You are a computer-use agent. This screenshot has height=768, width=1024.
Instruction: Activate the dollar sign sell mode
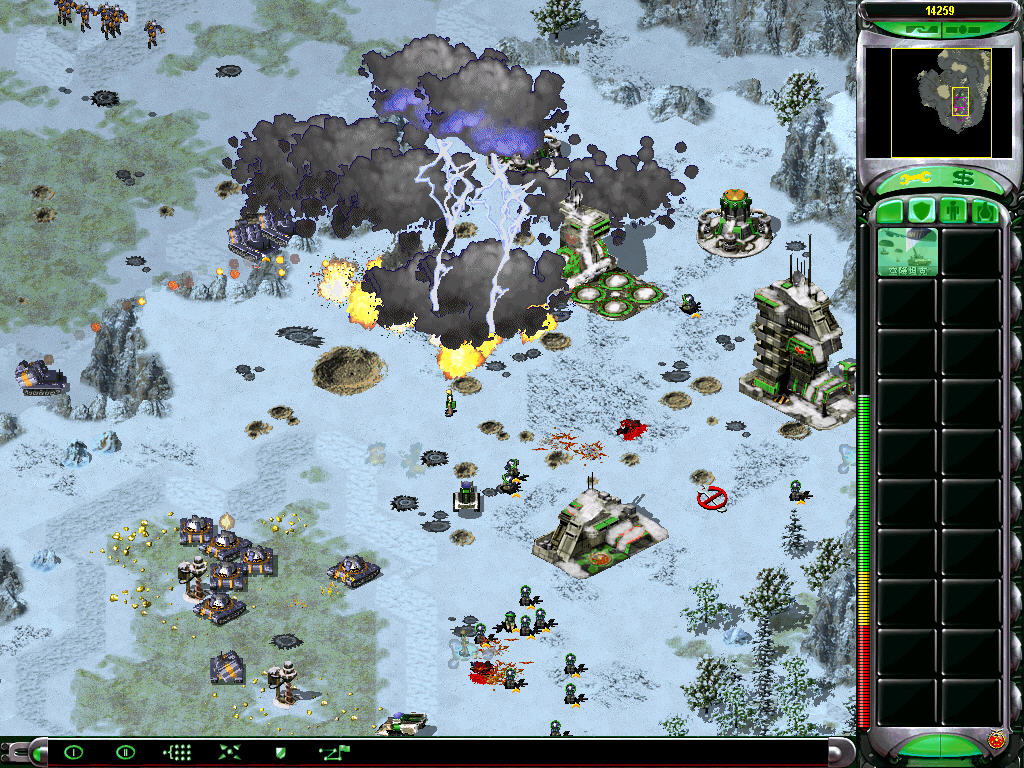(963, 179)
